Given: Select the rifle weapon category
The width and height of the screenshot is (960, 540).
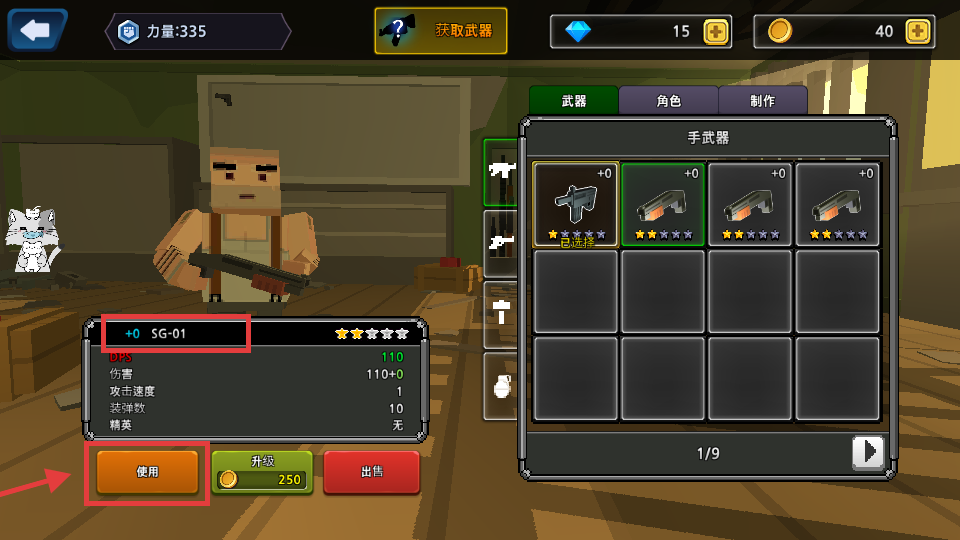Looking at the screenshot, I should coord(500,171).
